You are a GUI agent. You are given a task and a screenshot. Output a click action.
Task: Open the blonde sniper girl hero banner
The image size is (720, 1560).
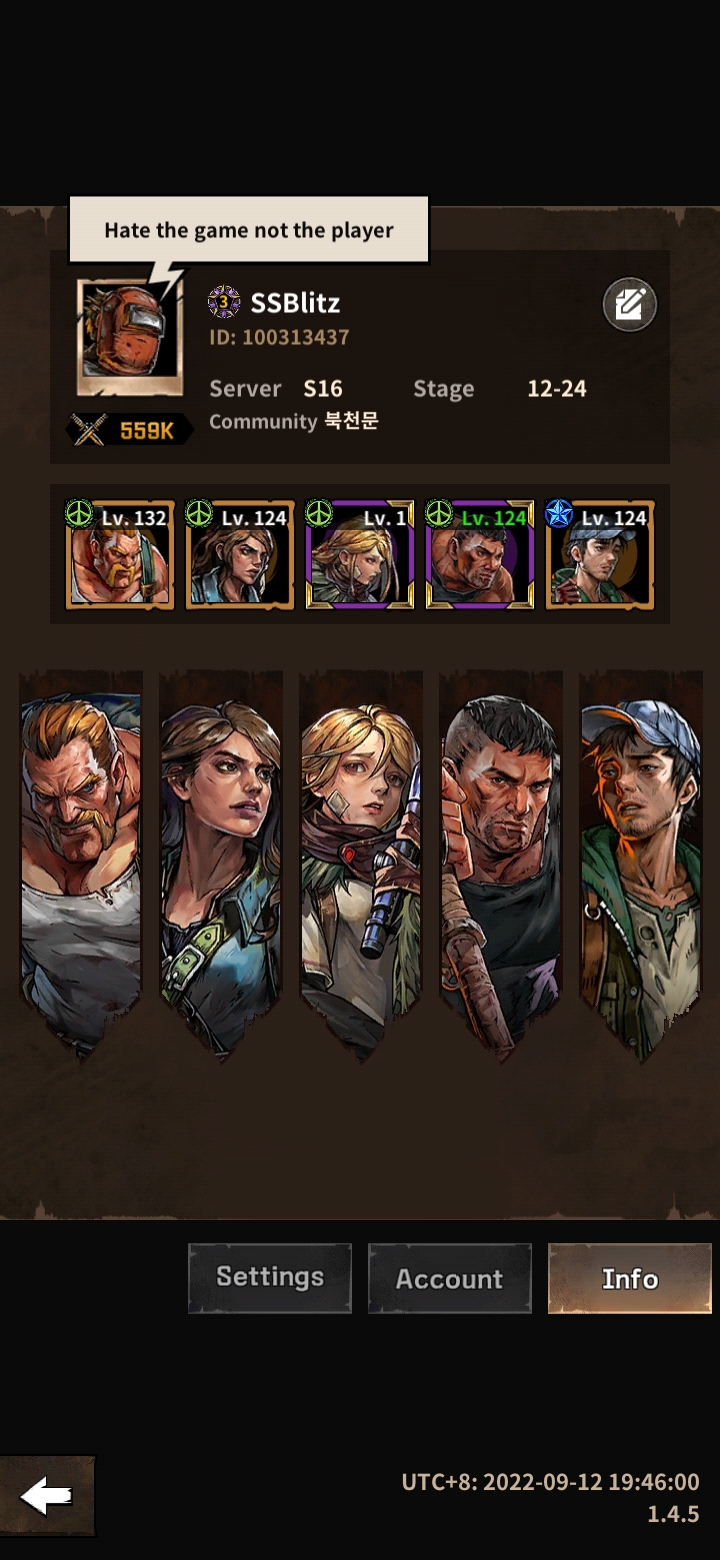pos(361,860)
